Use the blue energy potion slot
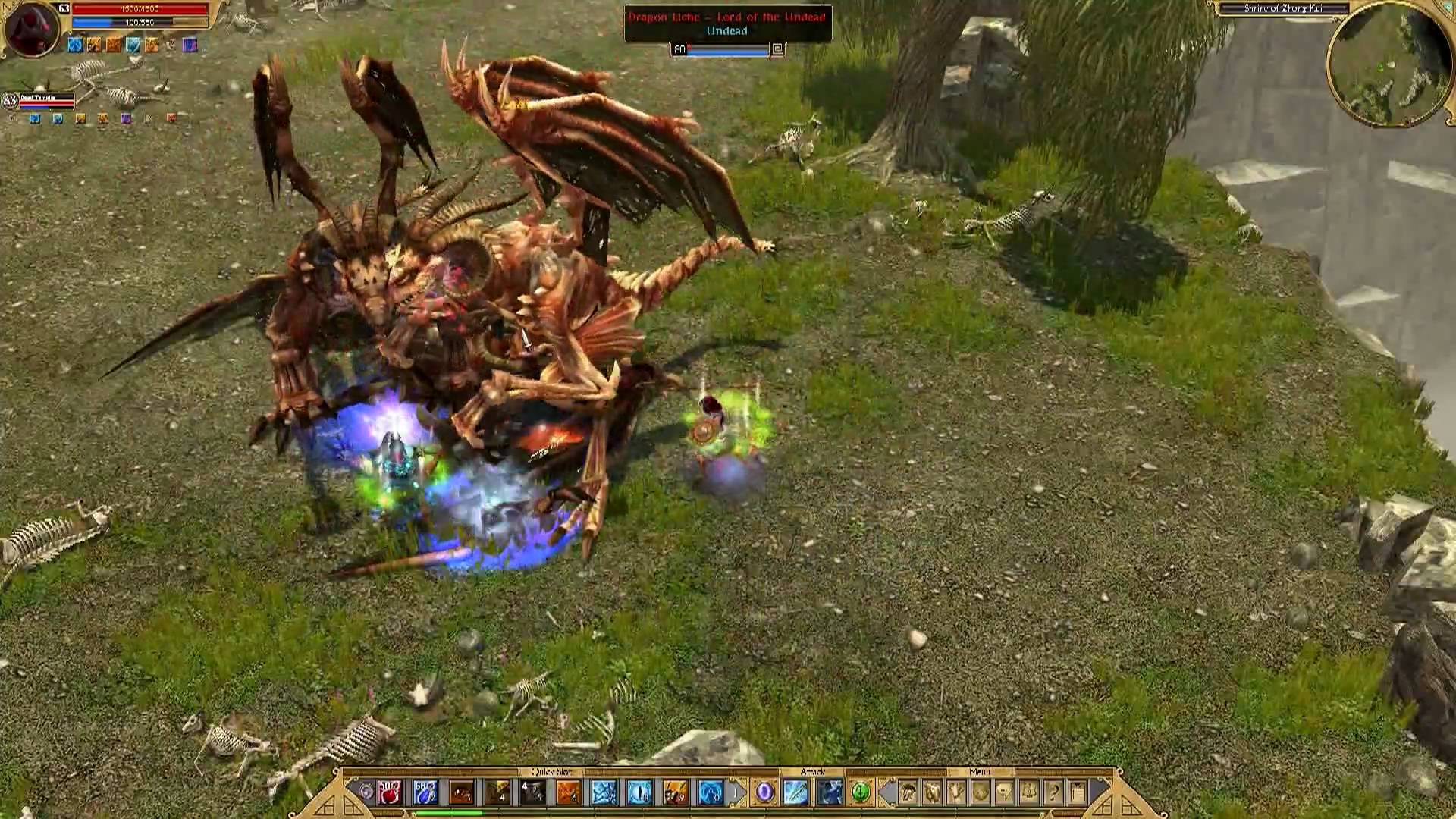Viewport: 1456px width, 819px height. pos(425,792)
